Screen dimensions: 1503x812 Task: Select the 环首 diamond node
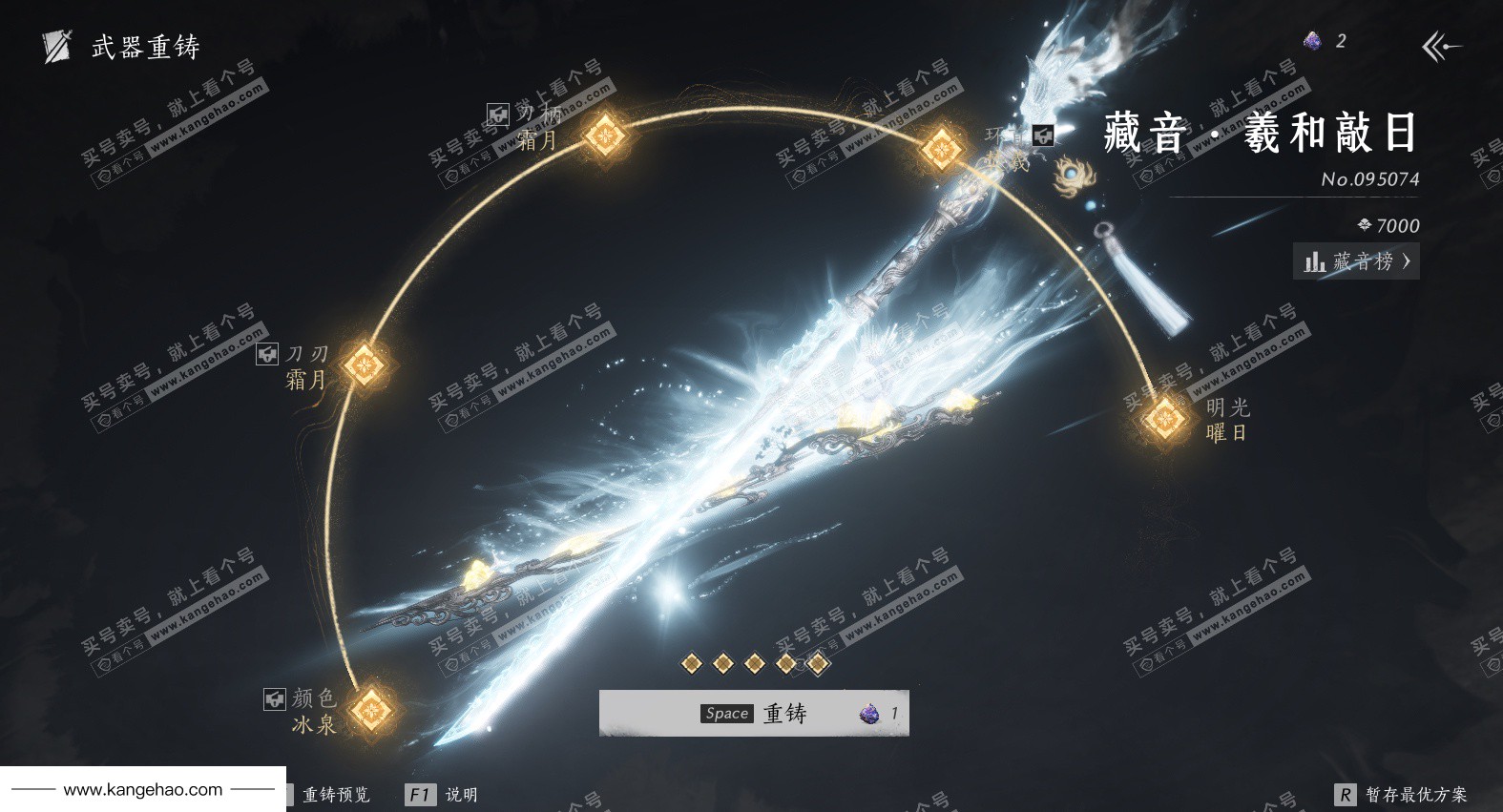coord(941,149)
